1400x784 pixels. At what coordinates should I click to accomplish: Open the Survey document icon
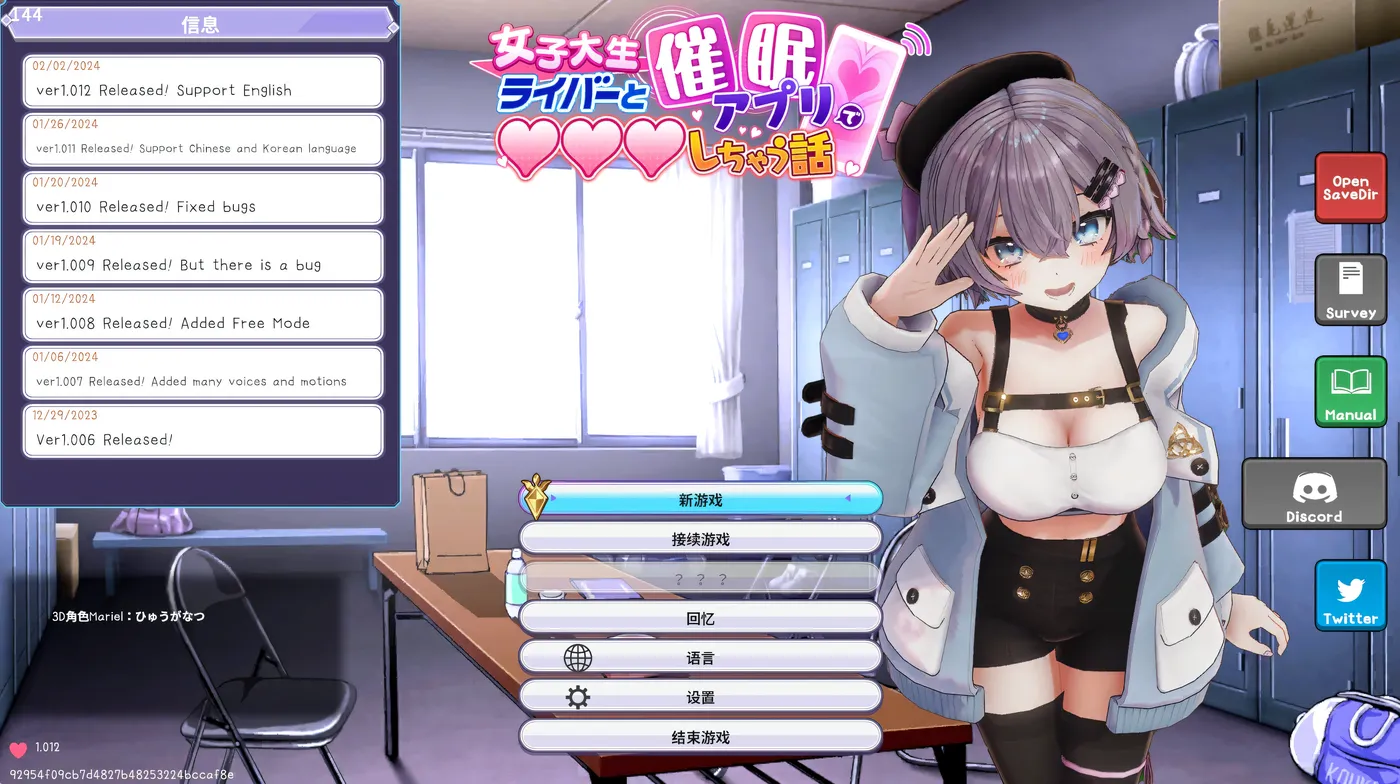pos(1351,290)
